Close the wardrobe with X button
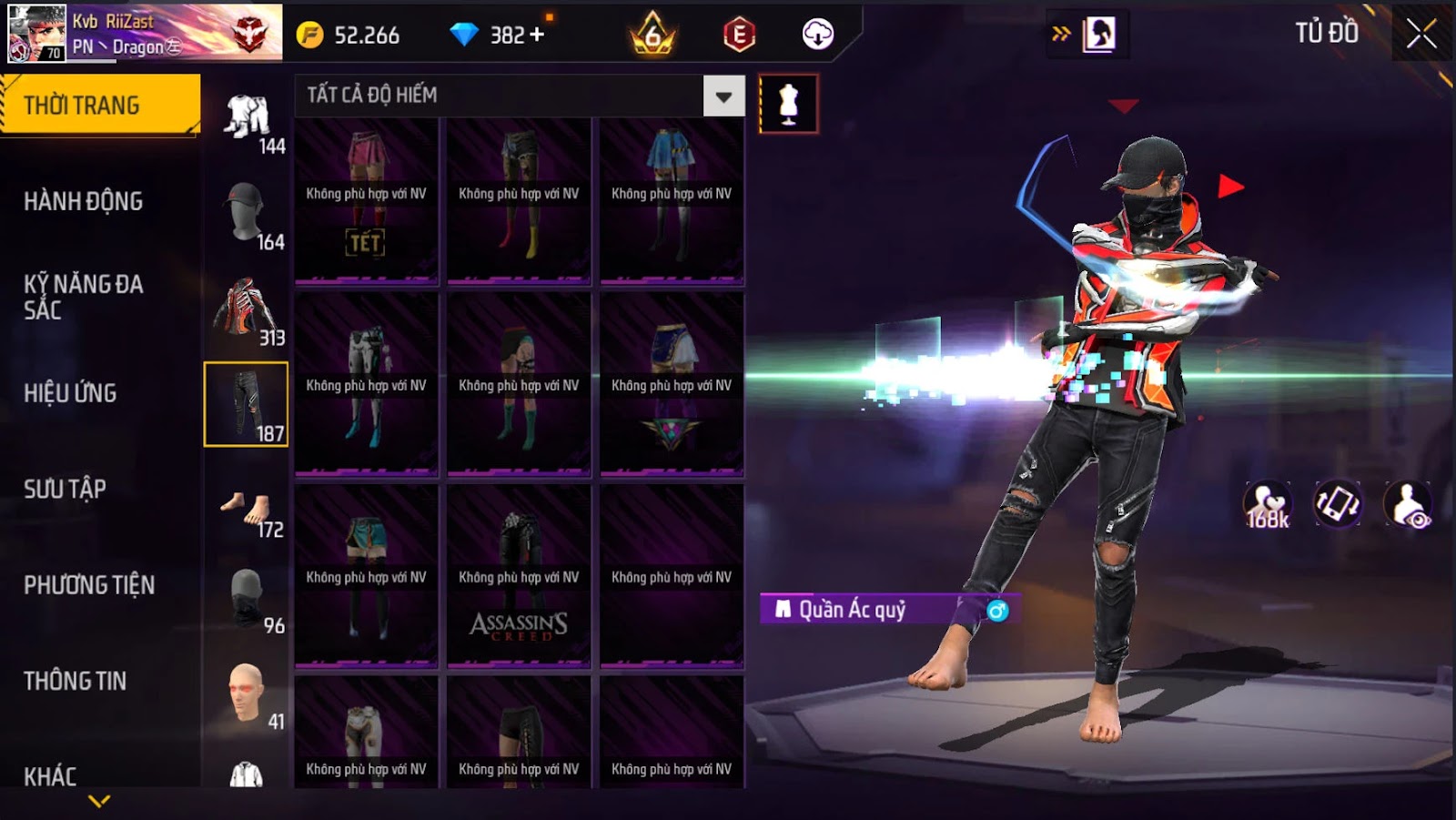 tap(1421, 35)
